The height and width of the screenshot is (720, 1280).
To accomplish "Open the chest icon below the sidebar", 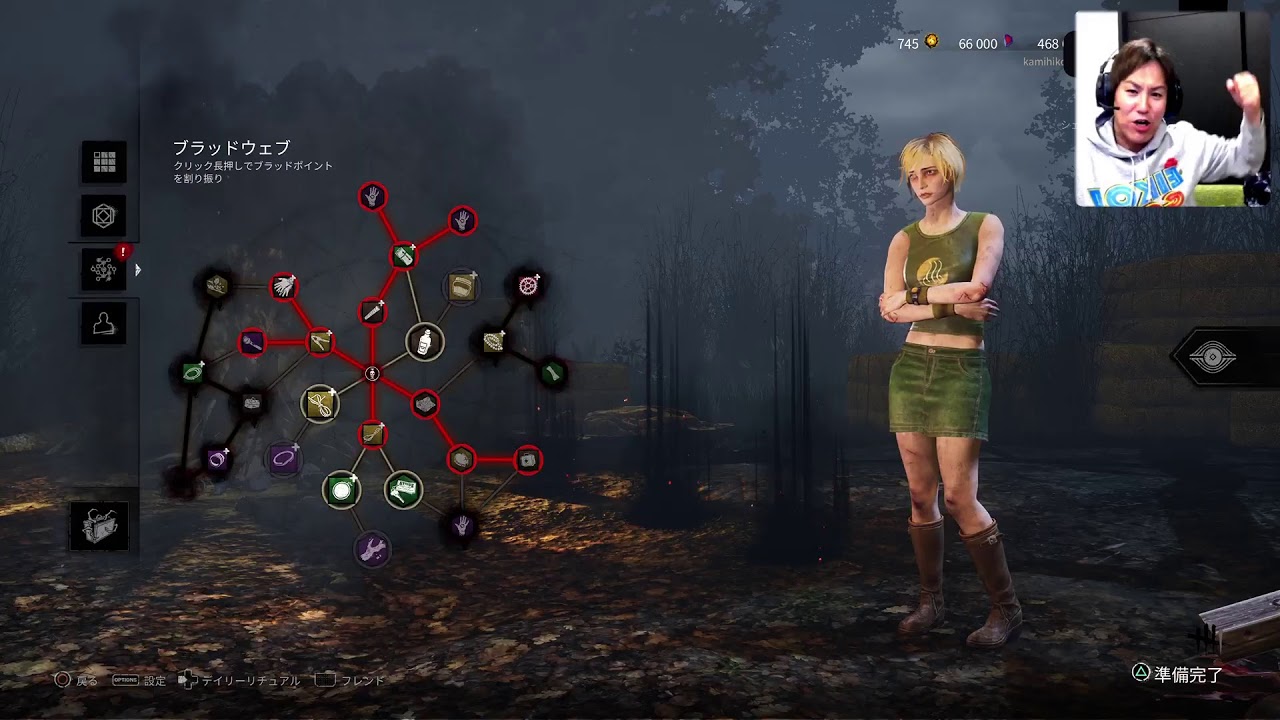I will point(99,526).
